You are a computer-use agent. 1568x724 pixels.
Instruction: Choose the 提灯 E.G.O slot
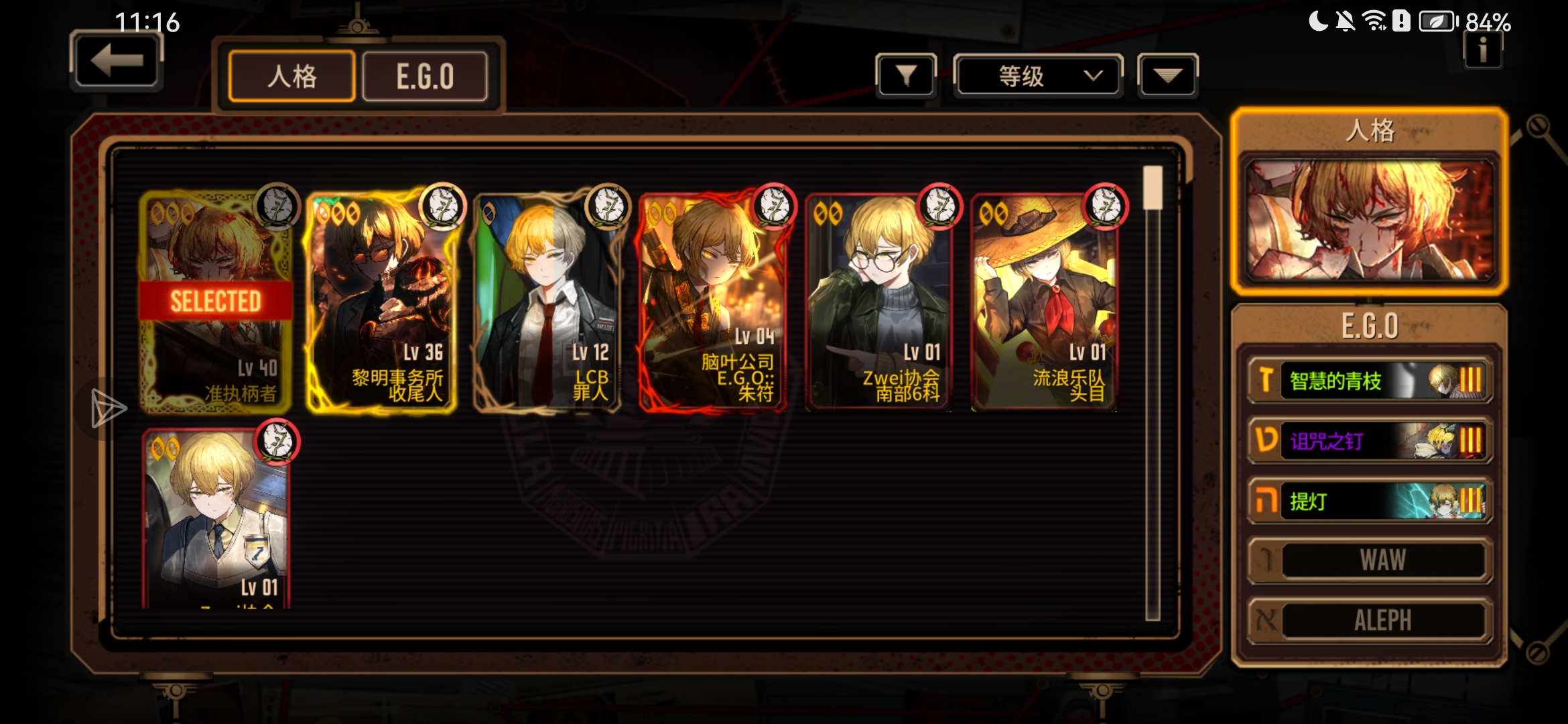coord(1369,501)
